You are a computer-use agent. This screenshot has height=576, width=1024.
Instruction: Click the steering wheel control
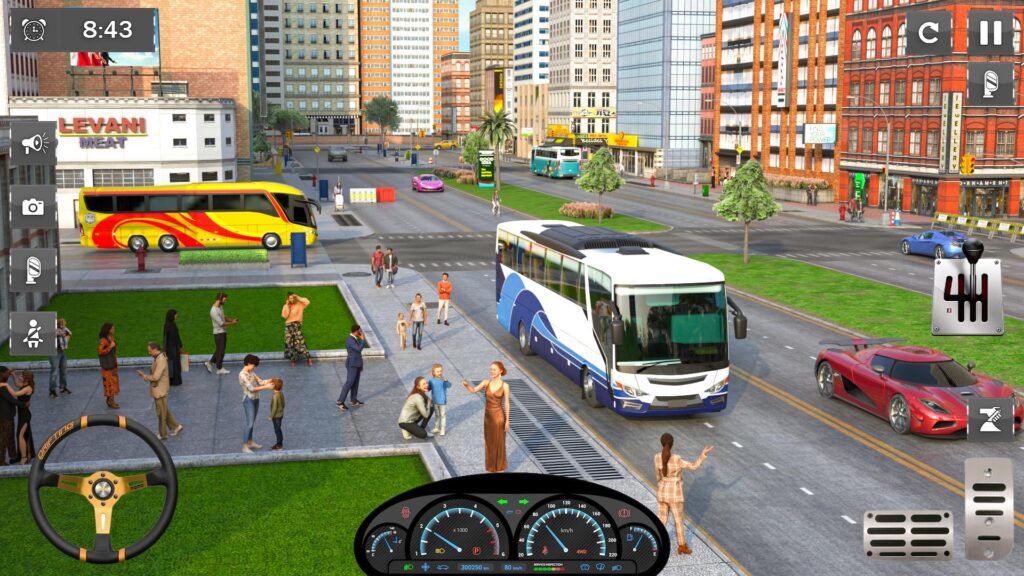pyautogui.click(x=102, y=489)
